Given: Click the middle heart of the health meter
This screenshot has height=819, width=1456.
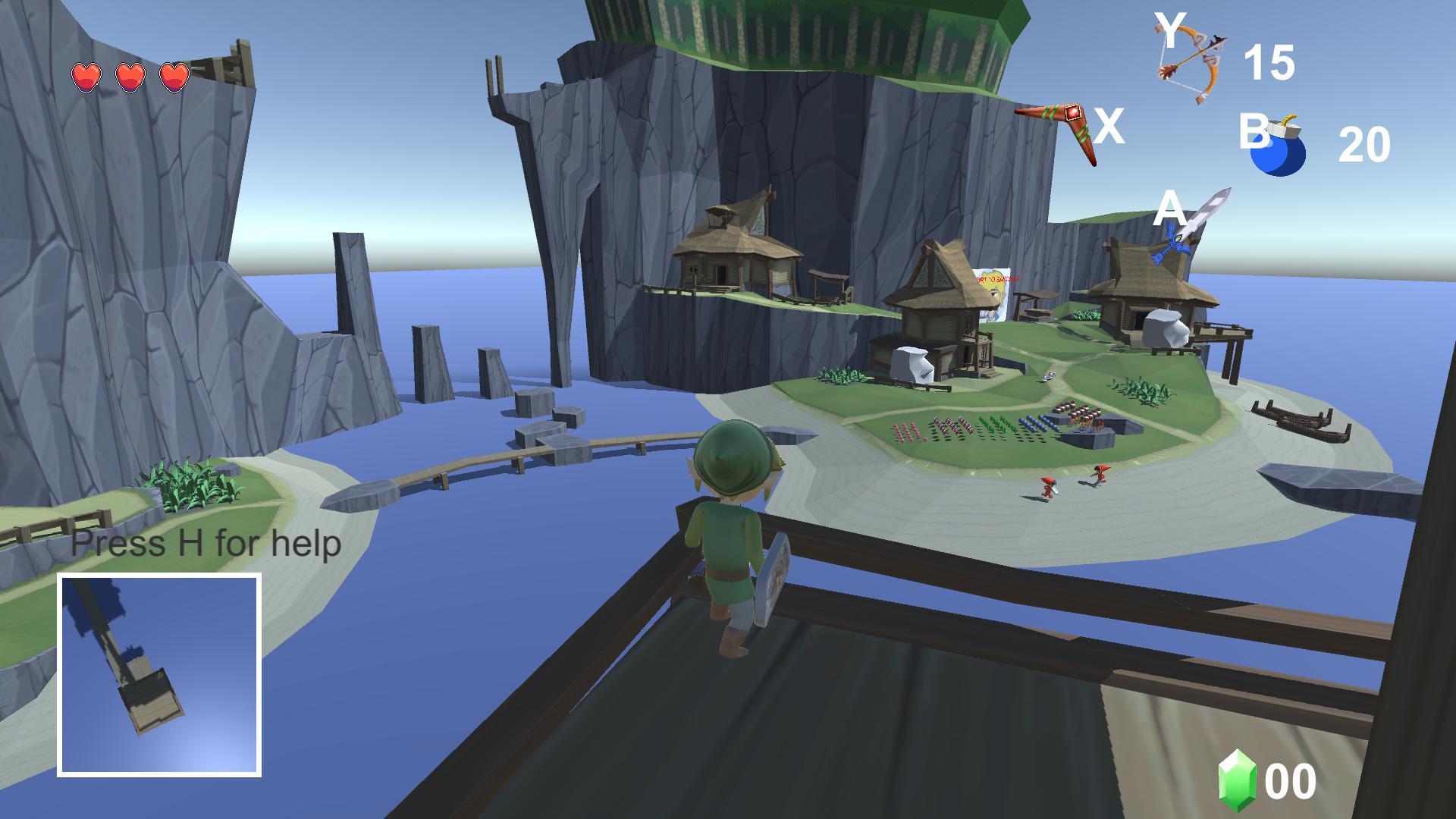Looking at the screenshot, I should coord(129,76).
